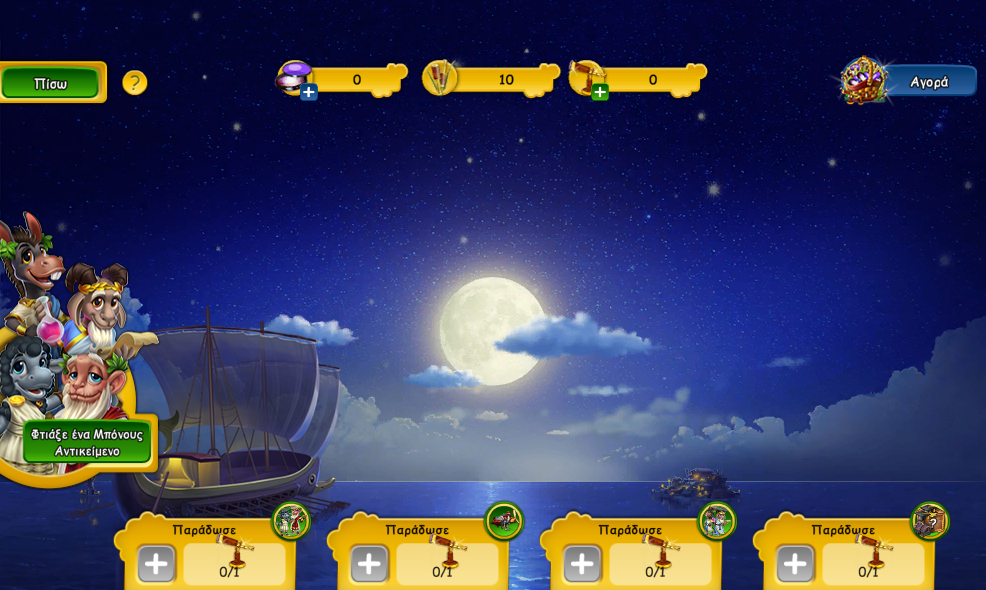Viewport: 986px width, 590px height.
Task: Click the plus on the question-mark-badge delivery card
Action: pyautogui.click(x=795, y=564)
